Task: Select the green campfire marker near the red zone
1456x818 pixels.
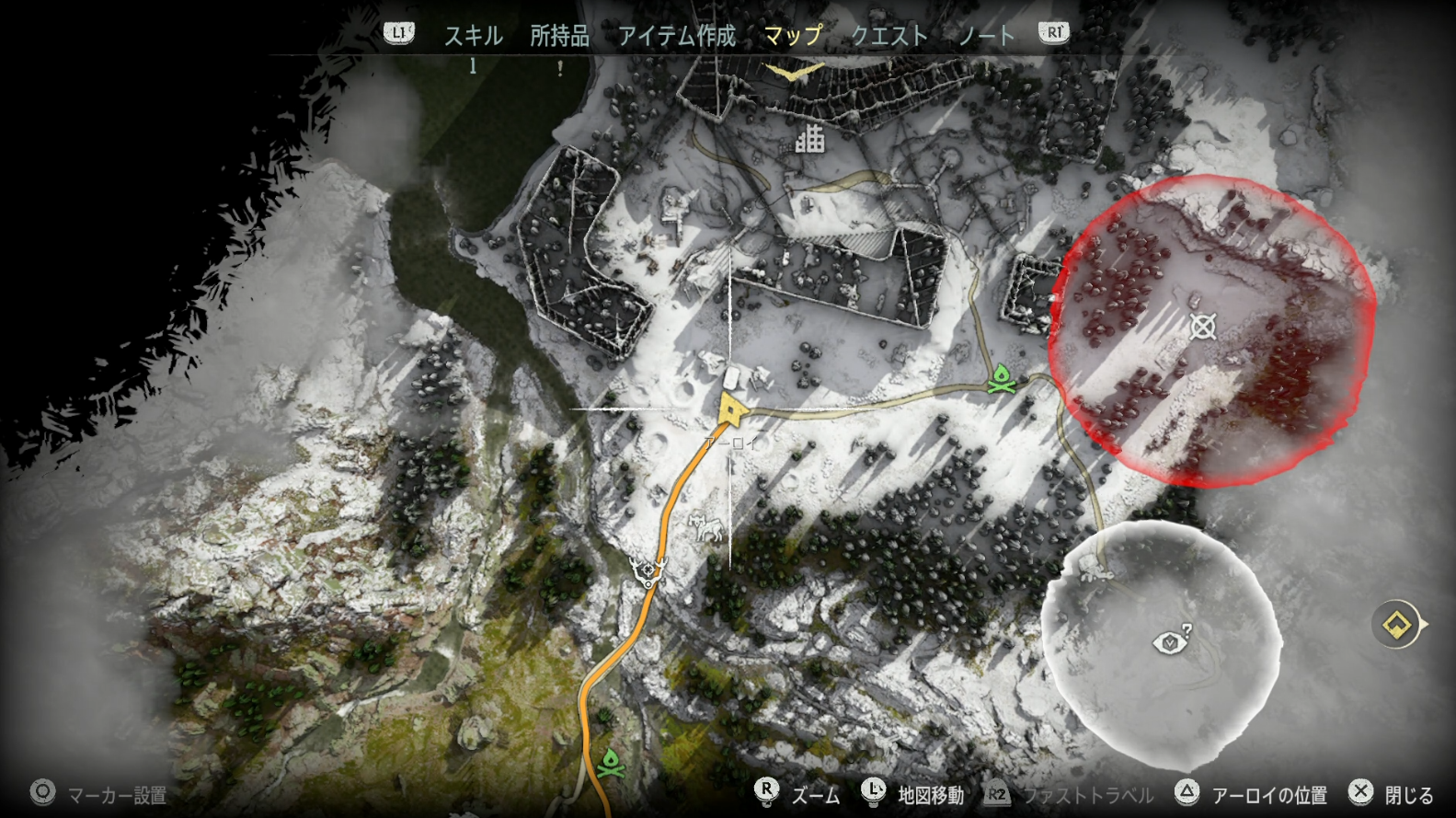Action: [x=1002, y=378]
